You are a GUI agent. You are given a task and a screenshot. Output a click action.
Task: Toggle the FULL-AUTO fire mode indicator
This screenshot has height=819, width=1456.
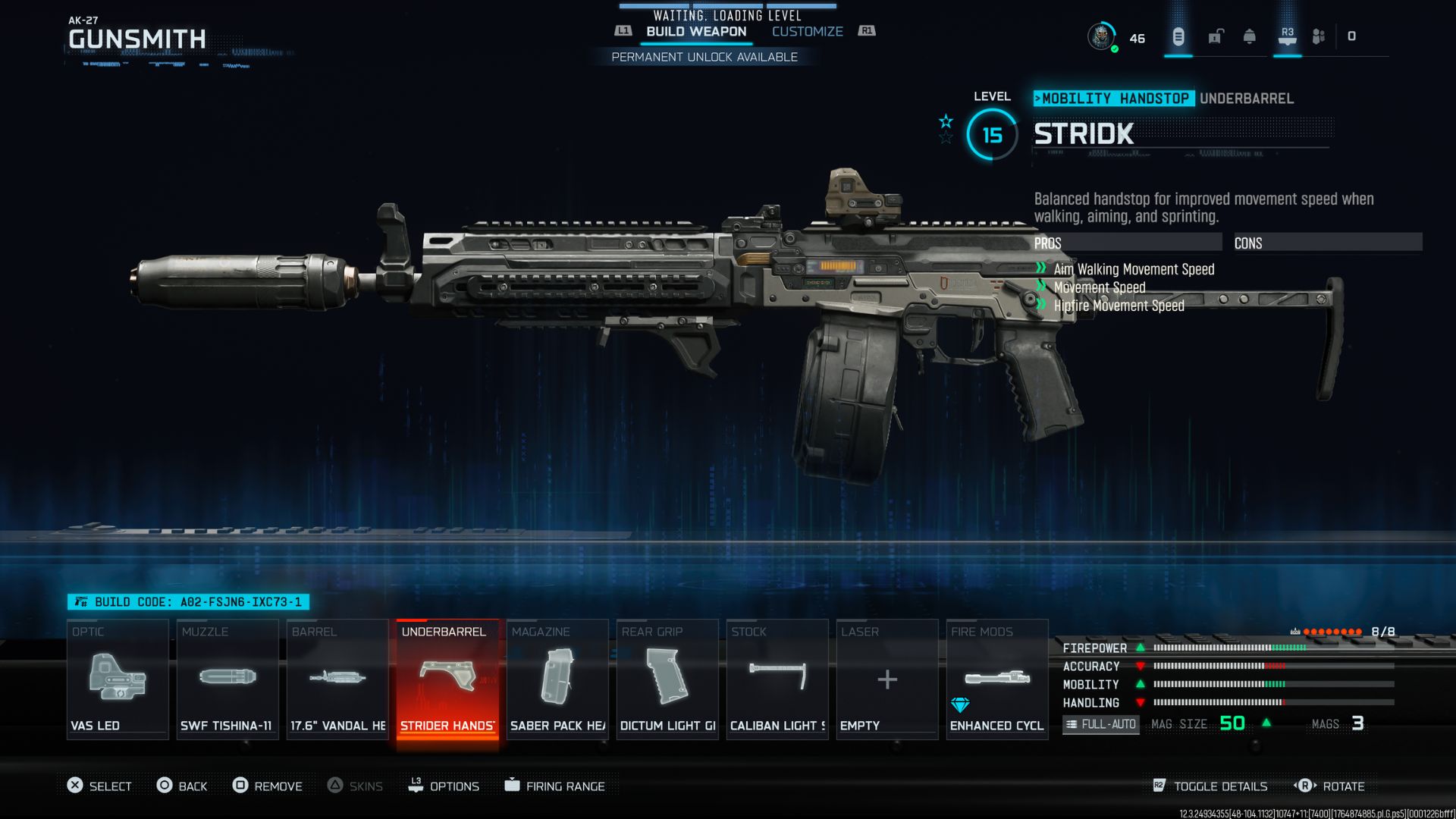click(1100, 724)
